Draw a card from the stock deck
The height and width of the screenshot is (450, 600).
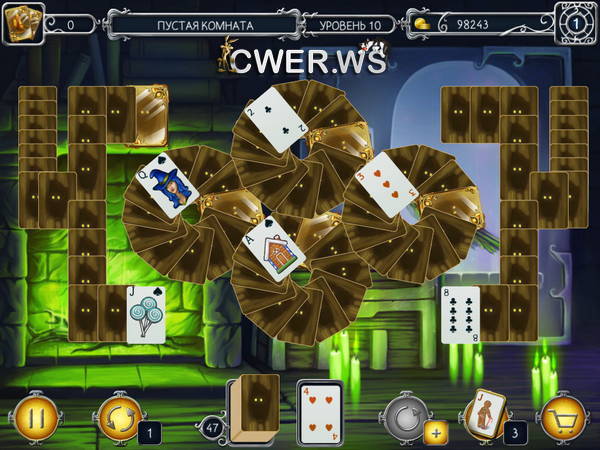point(253,407)
